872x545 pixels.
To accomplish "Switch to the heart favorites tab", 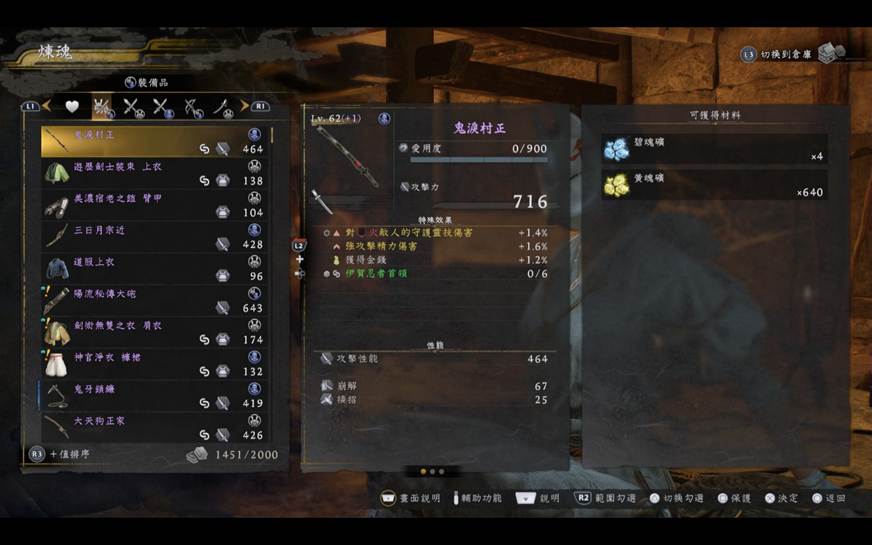I will [72, 106].
